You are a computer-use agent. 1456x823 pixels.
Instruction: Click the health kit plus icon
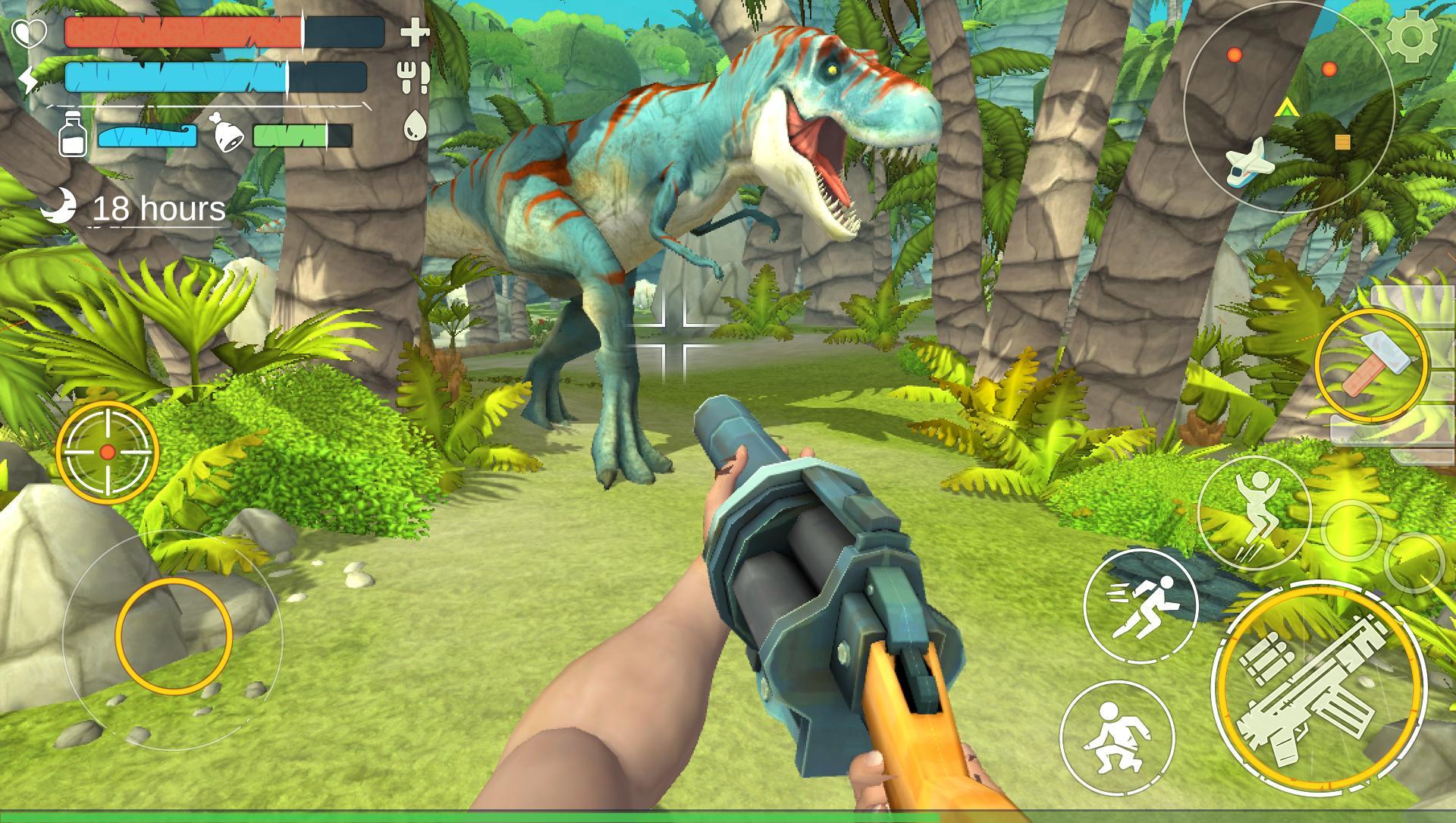pyautogui.click(x=413, y=33)
